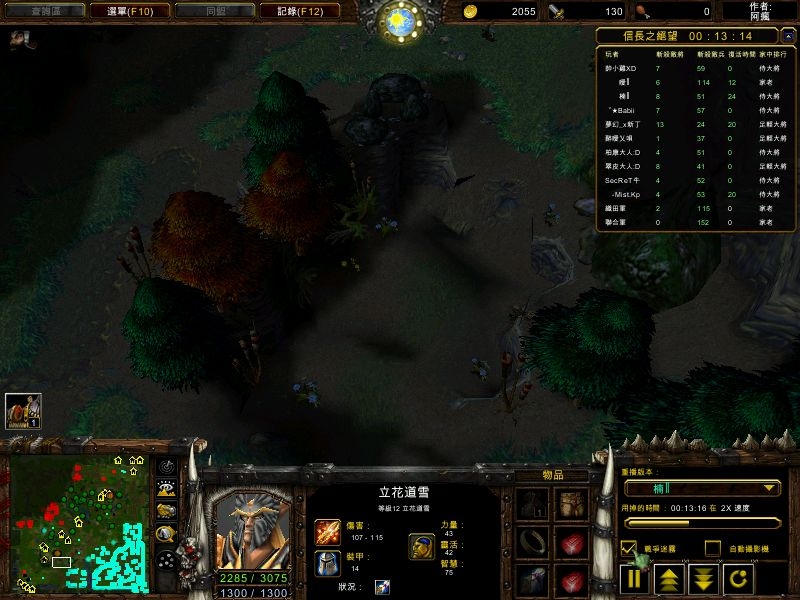Click the 信長之絕望 scoreboard title bar

click(x=695, y=35)
